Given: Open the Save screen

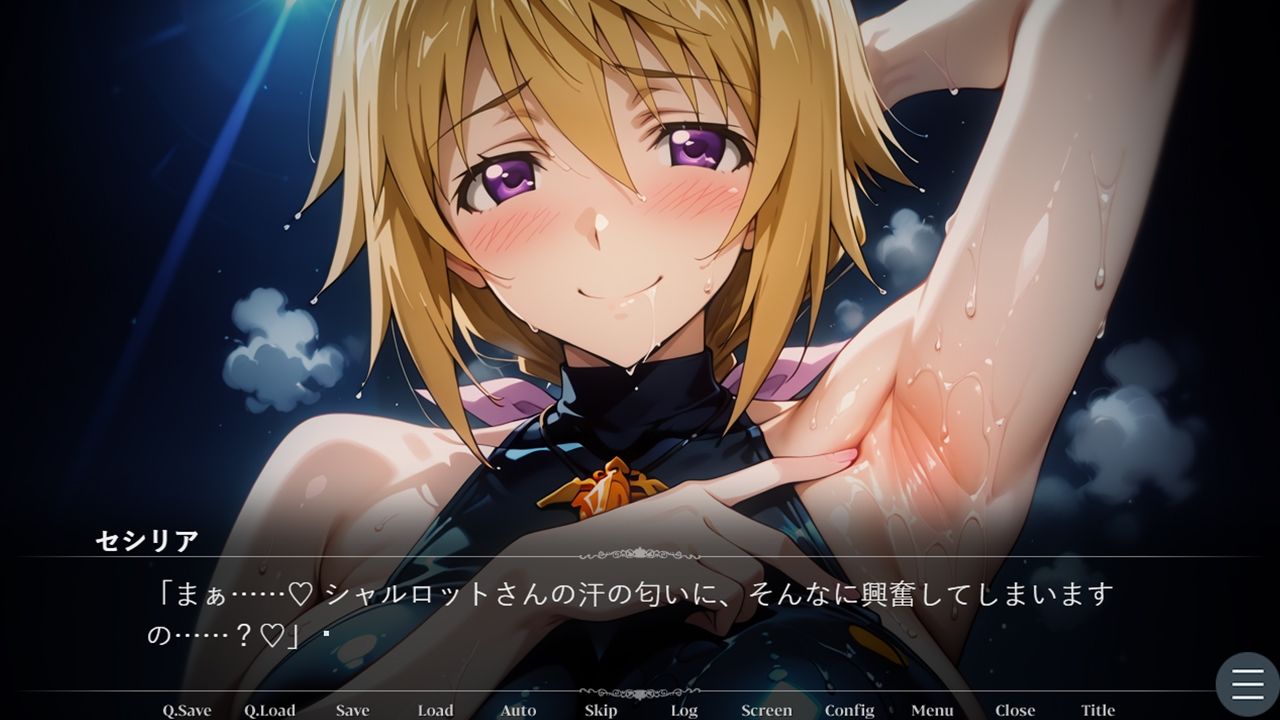Looking at the screenshot, I should [x=352, y=710].
